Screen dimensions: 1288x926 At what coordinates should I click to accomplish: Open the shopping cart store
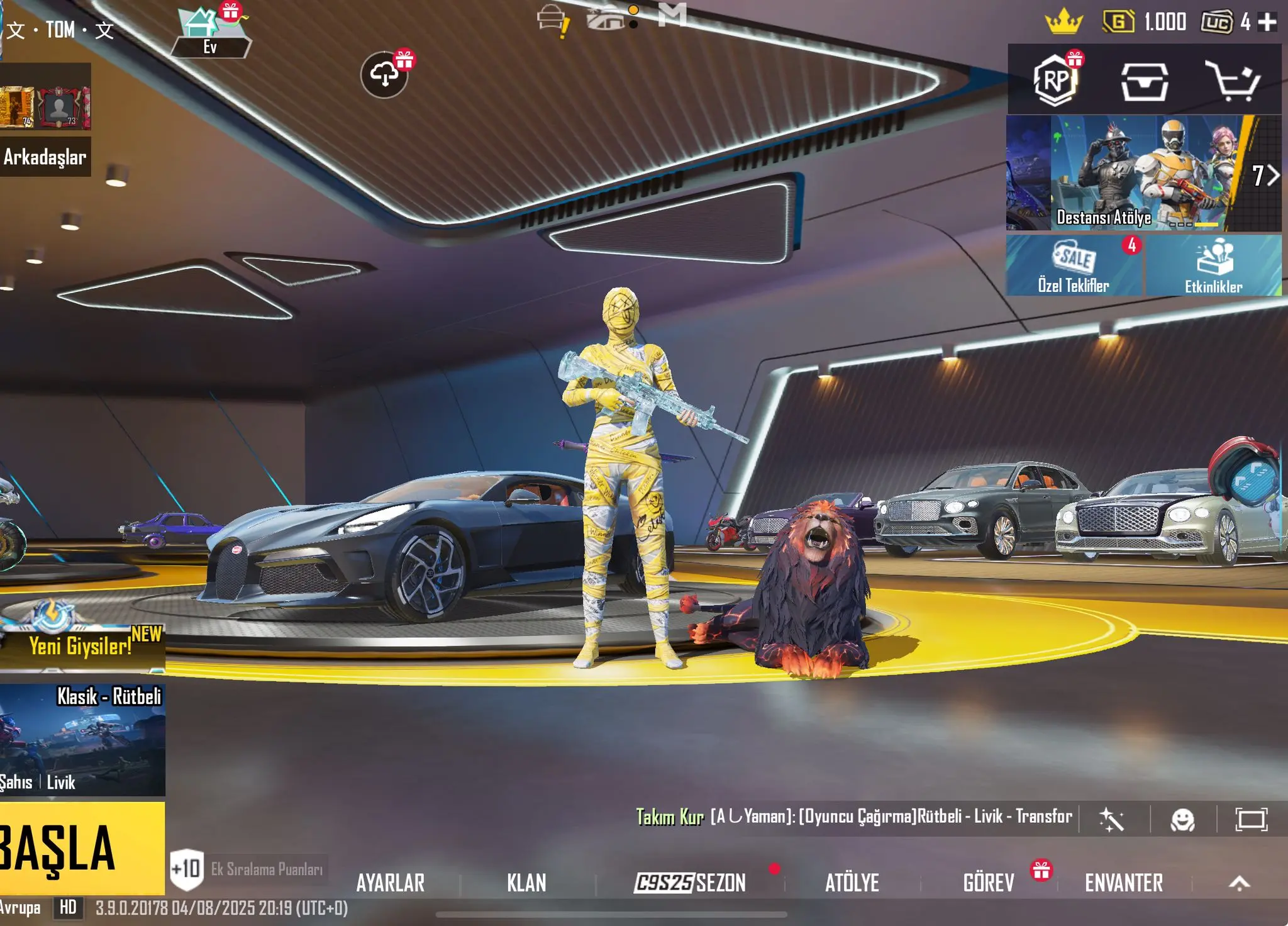coord(1232,81)
